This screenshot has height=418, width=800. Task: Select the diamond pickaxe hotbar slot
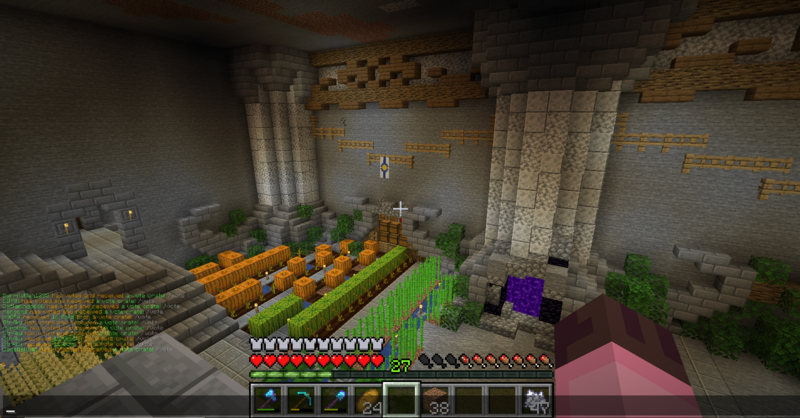point(301,400)
